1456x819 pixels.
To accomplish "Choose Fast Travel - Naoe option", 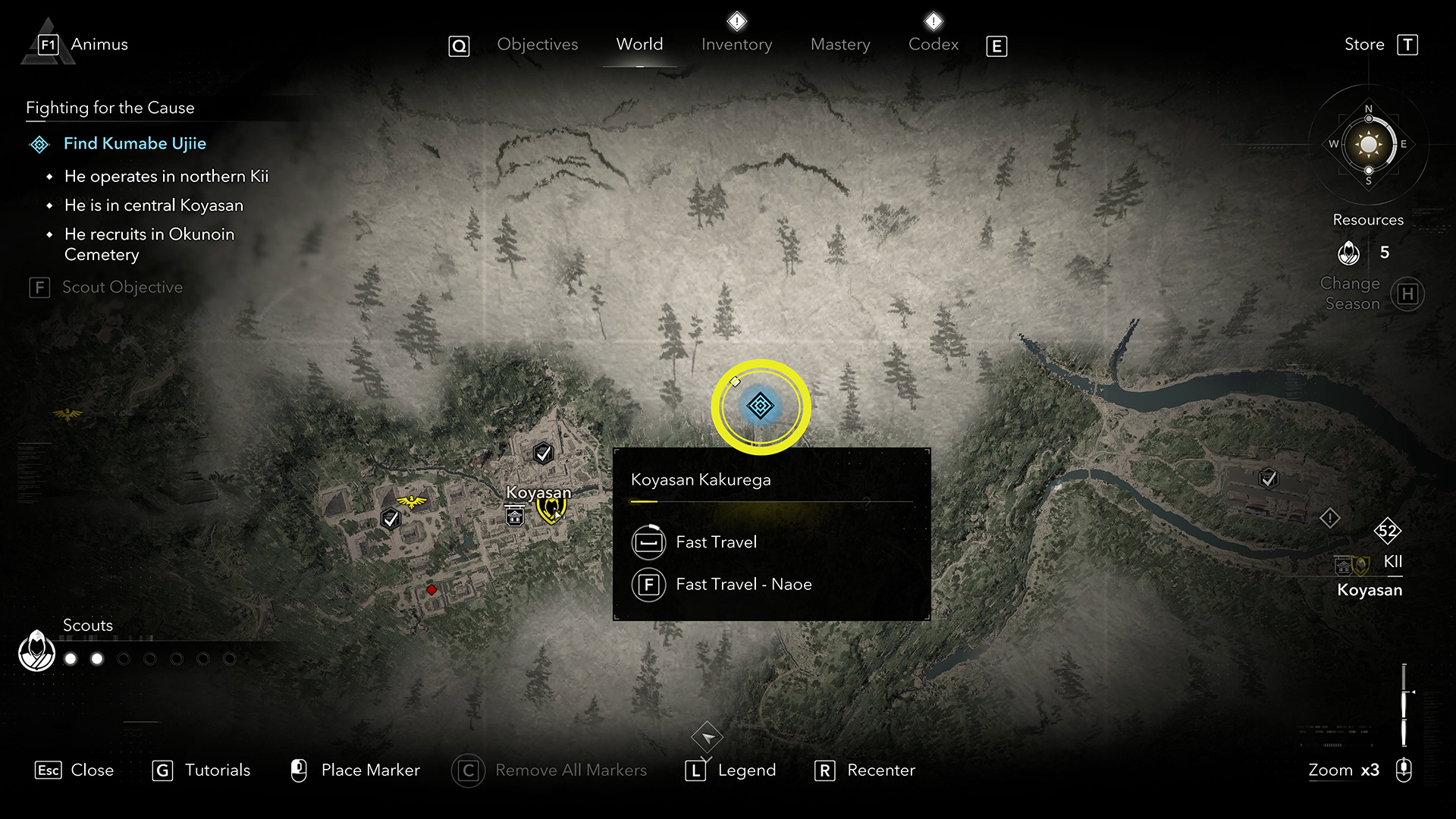I will pyautogui.click(x=743, y=585).
